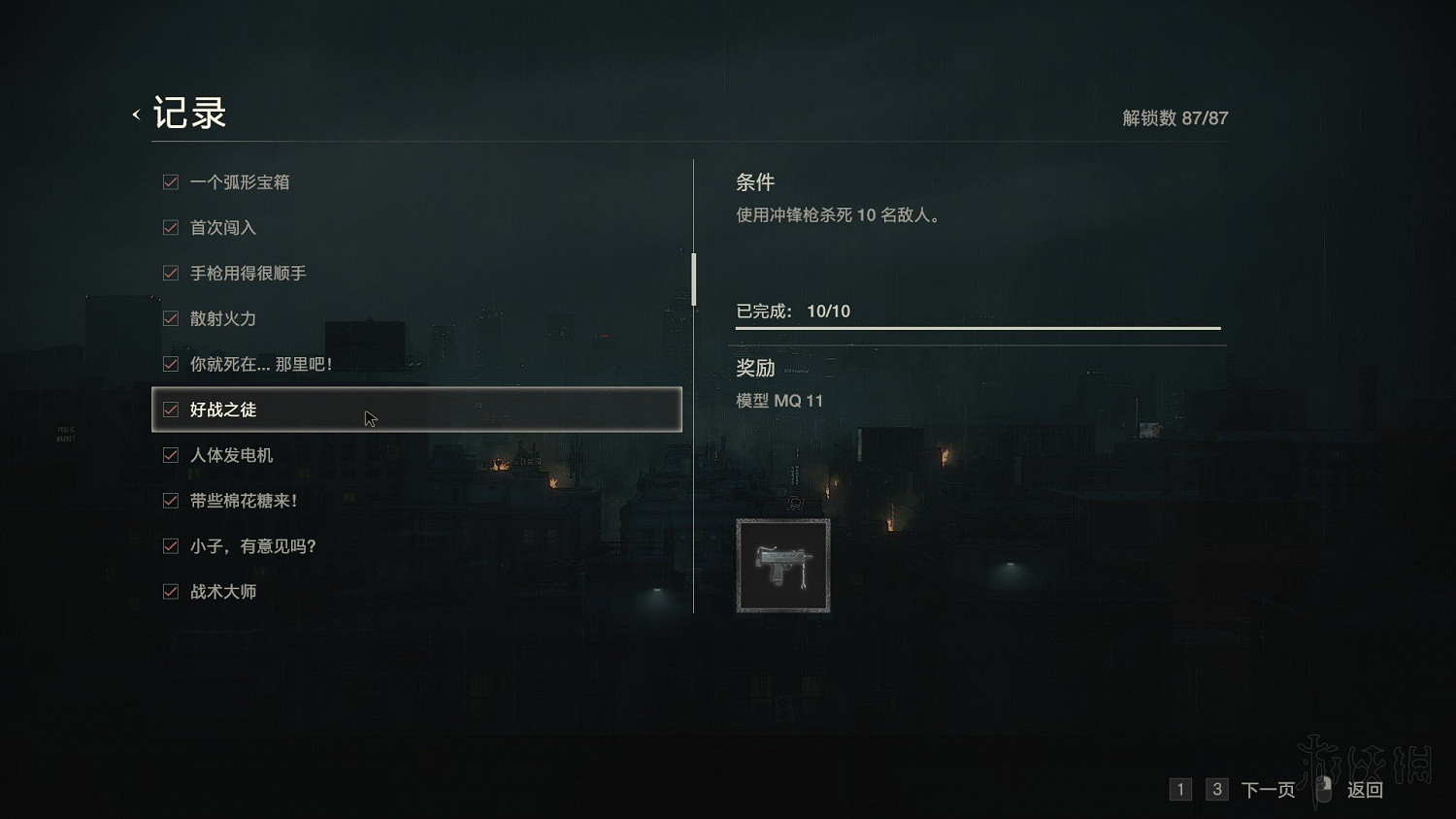
Task: Click the scrollbar beside the records list
Action: pyautogui.click(x=693, y=278)
